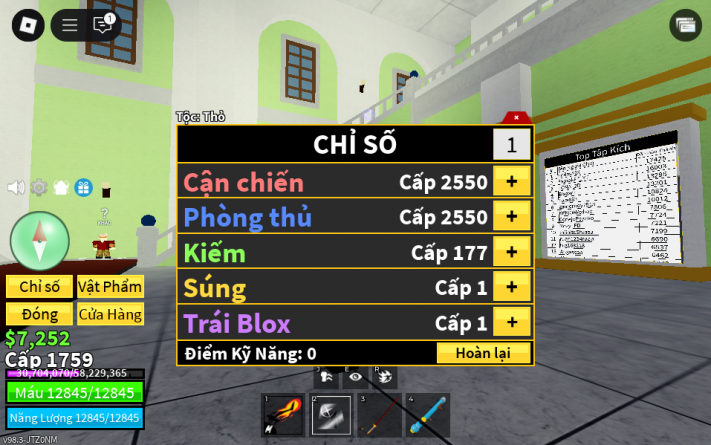Viewport: 711px width, 445px height.
Task: Edit the point amount field showing 1
Action: (x=511, y=145)
